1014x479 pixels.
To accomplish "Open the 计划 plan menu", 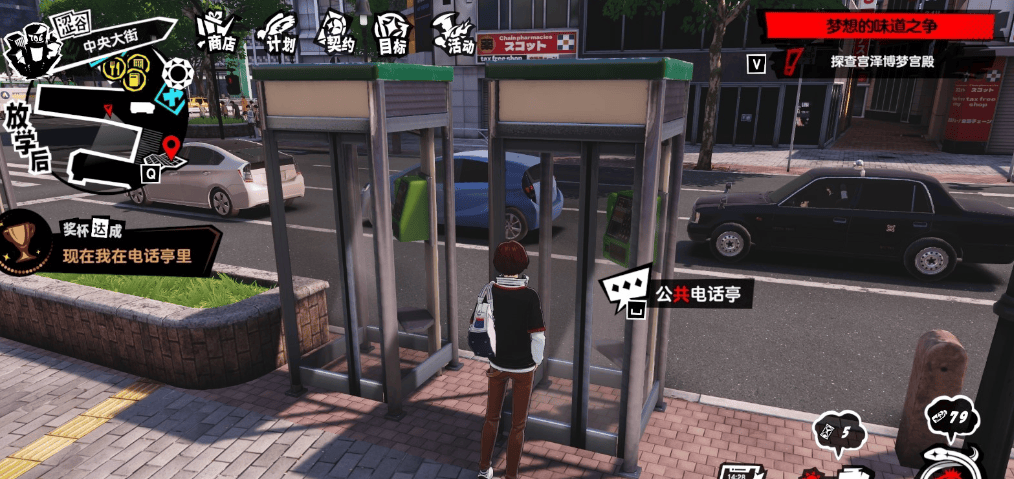I will coord(280,32).
